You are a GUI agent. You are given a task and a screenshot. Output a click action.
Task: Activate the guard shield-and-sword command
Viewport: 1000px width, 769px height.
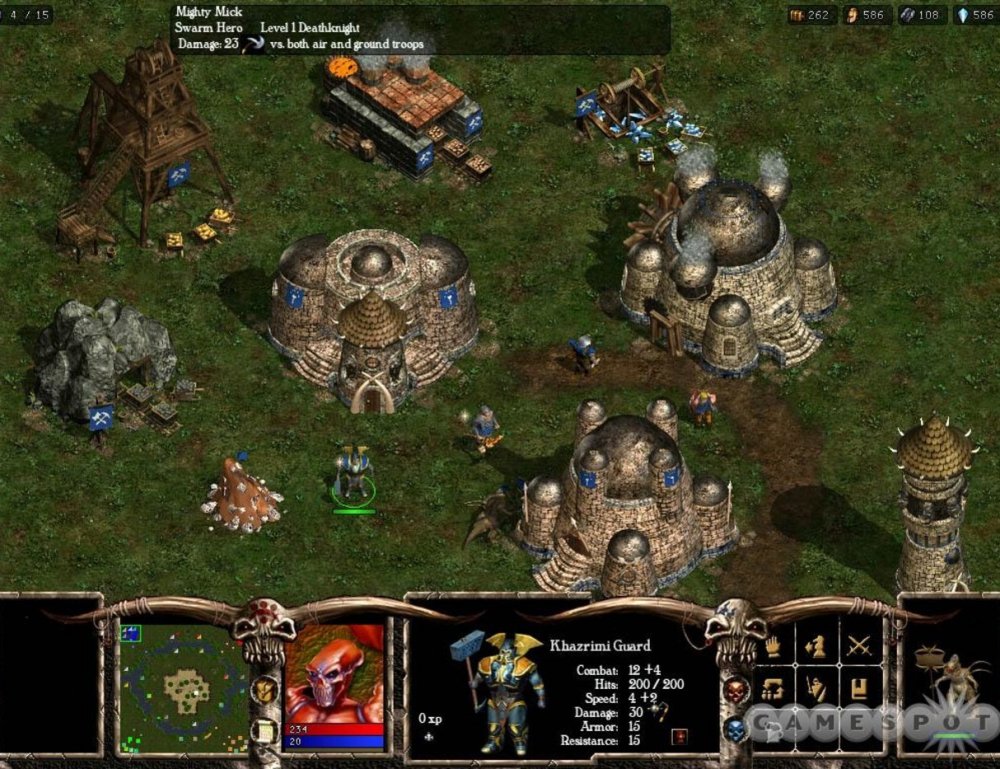pyautogui.click(x=815, y=689)
